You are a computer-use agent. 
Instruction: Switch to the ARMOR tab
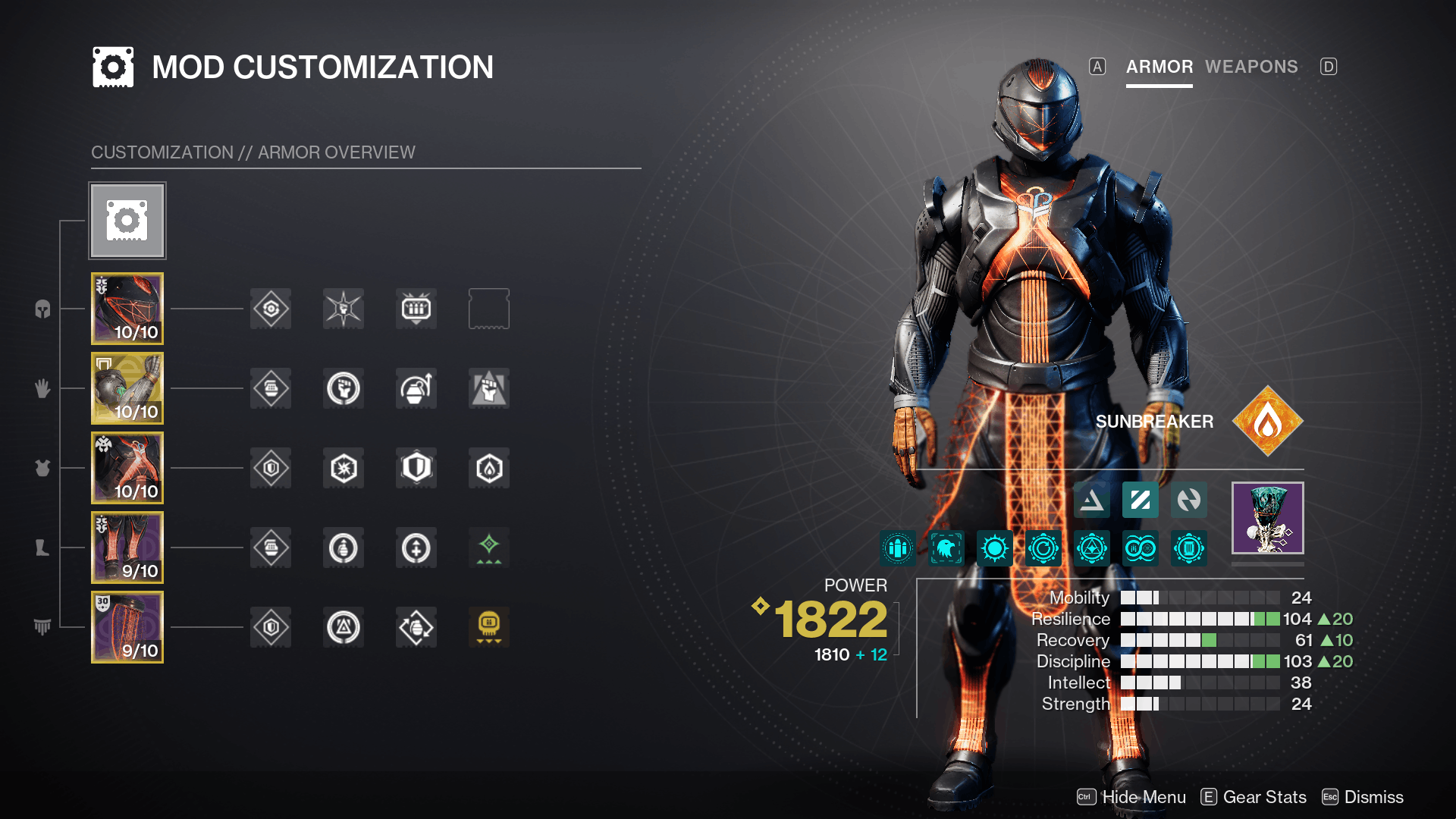(x=1159, y=67)
